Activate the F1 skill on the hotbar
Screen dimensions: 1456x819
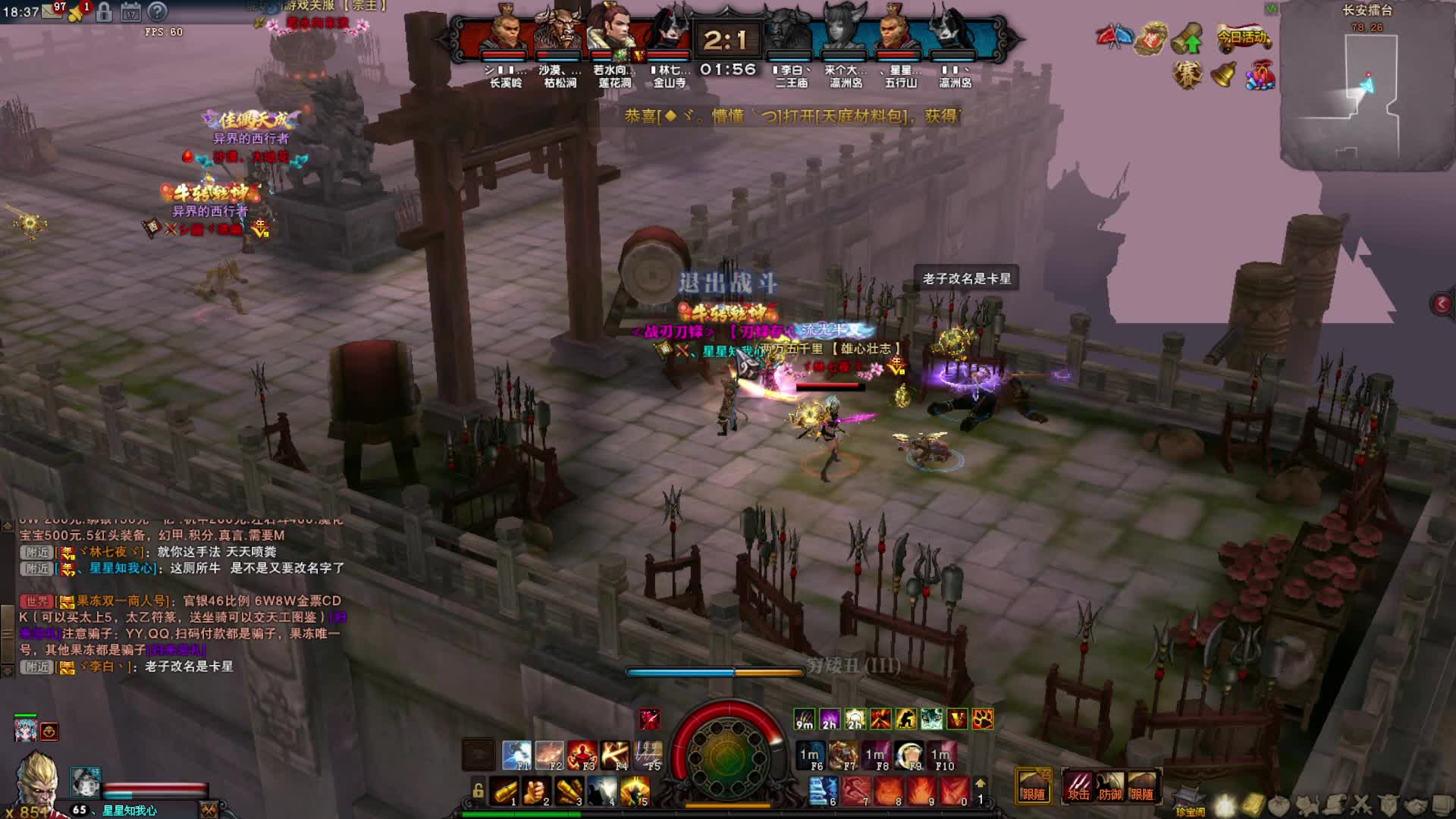click(x=517, y=755)
